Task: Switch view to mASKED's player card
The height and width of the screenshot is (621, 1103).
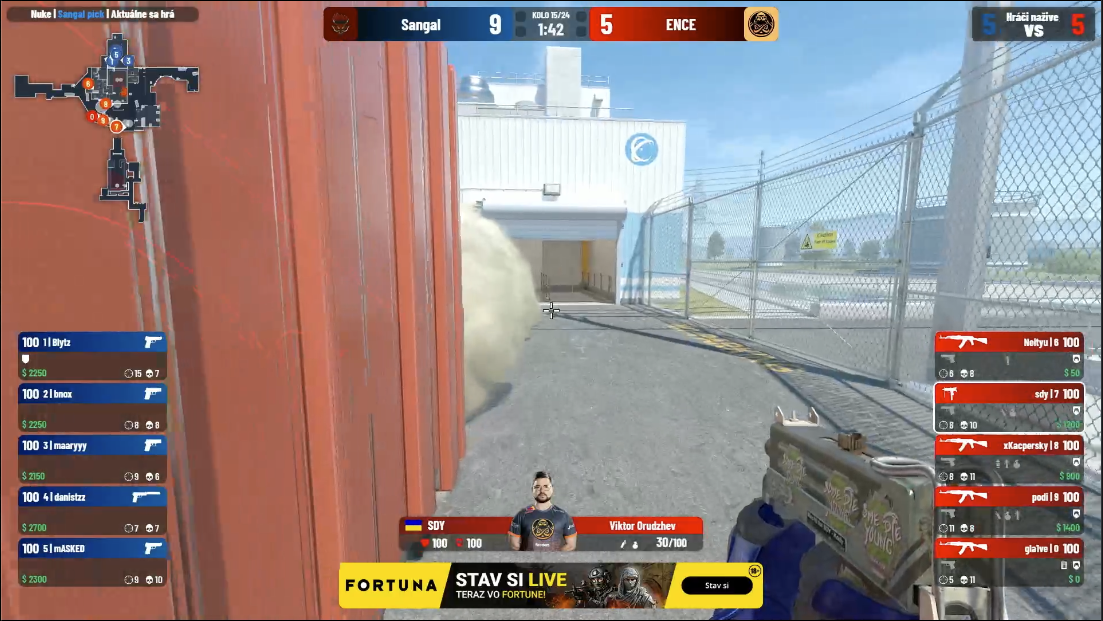Action: click(x=92, y=563)
